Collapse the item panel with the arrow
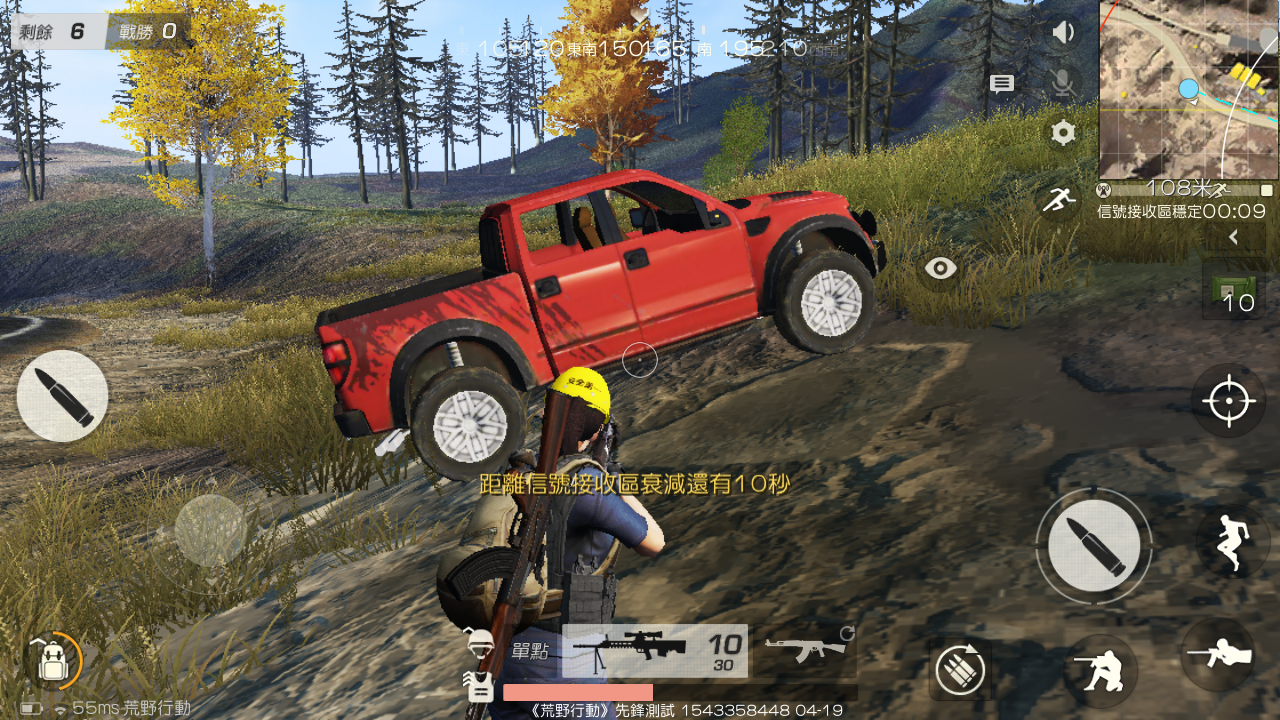This screenshot has height=720, width=1280. 1233,237
